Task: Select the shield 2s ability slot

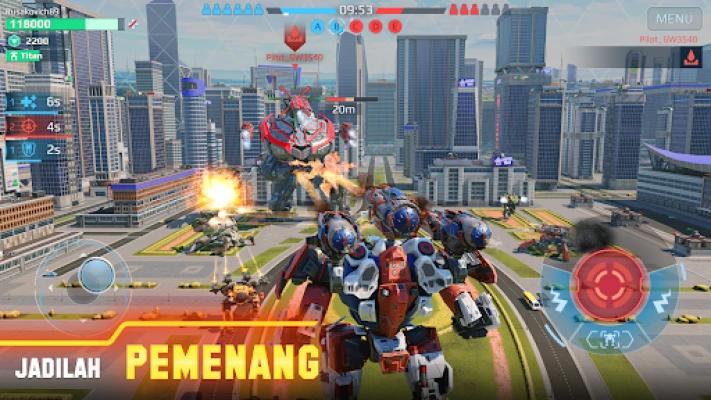Action: coord(33,150)
